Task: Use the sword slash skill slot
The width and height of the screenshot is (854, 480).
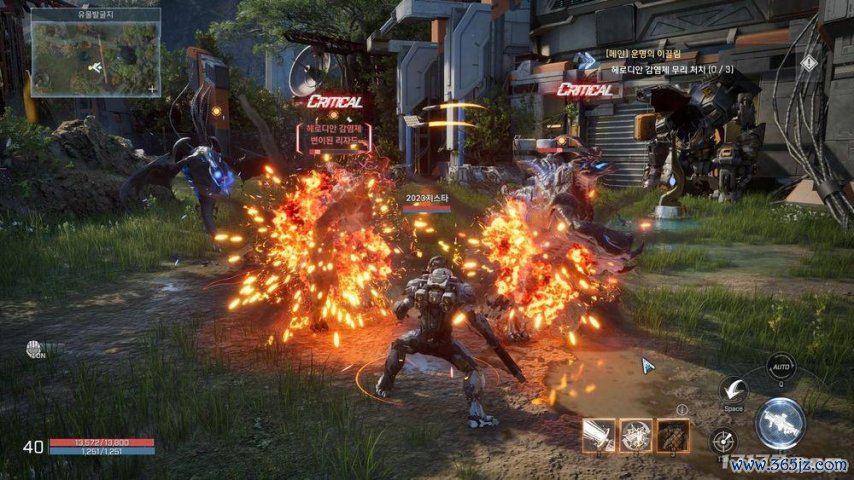Action: pyautogui.click(x=599, y=435)
